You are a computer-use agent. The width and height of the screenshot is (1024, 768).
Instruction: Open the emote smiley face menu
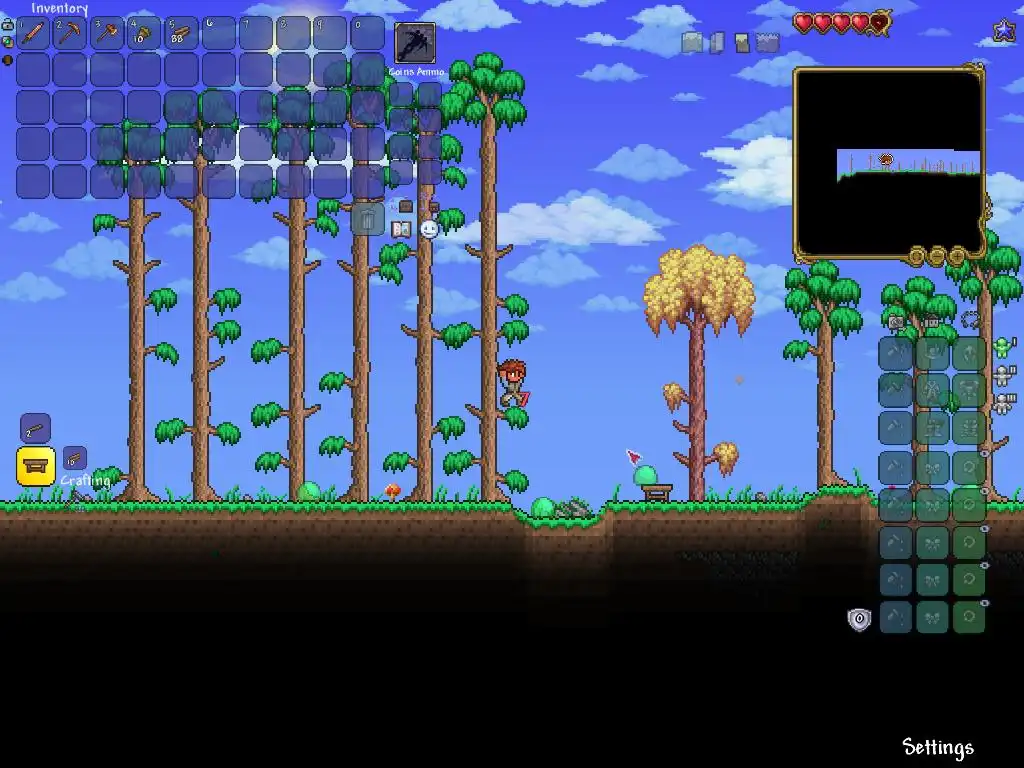[x=429, y=229]
